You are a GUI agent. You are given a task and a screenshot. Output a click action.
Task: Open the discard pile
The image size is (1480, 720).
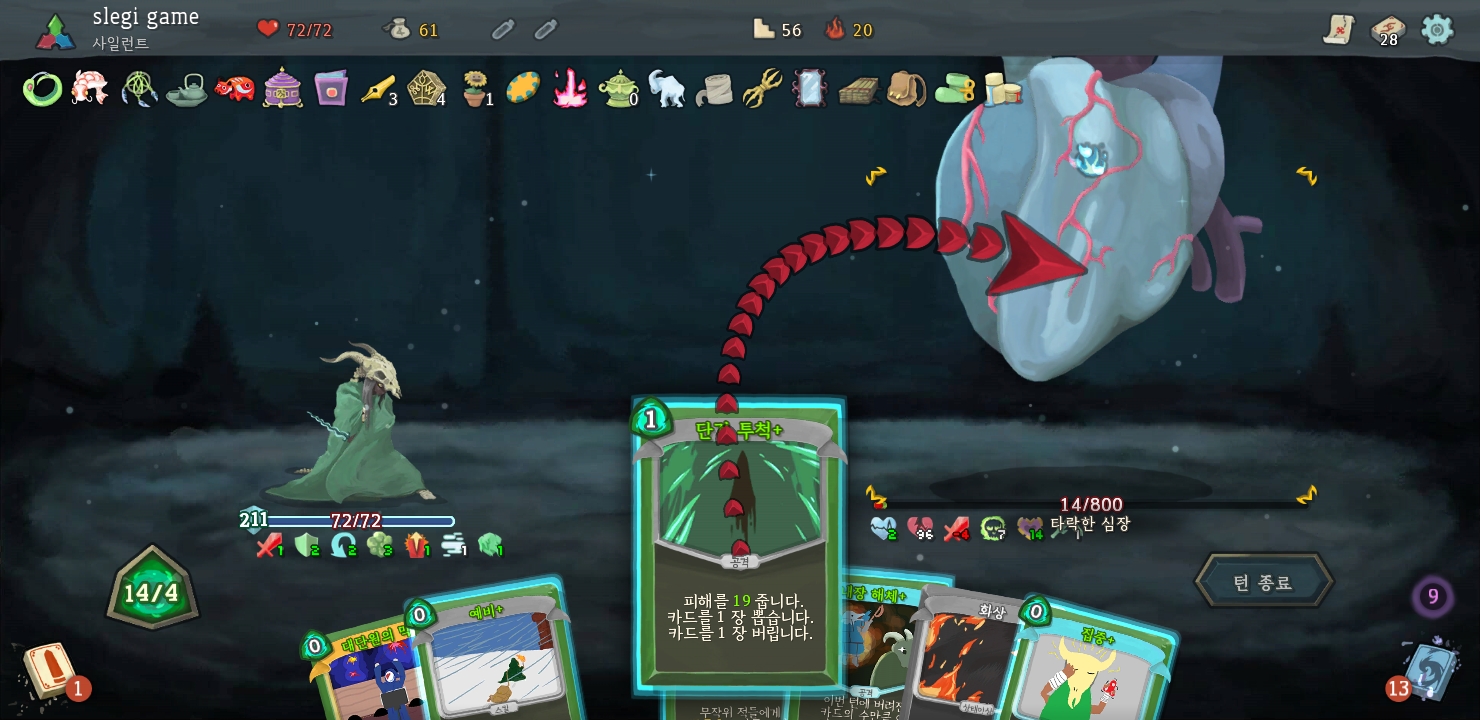1427,670
